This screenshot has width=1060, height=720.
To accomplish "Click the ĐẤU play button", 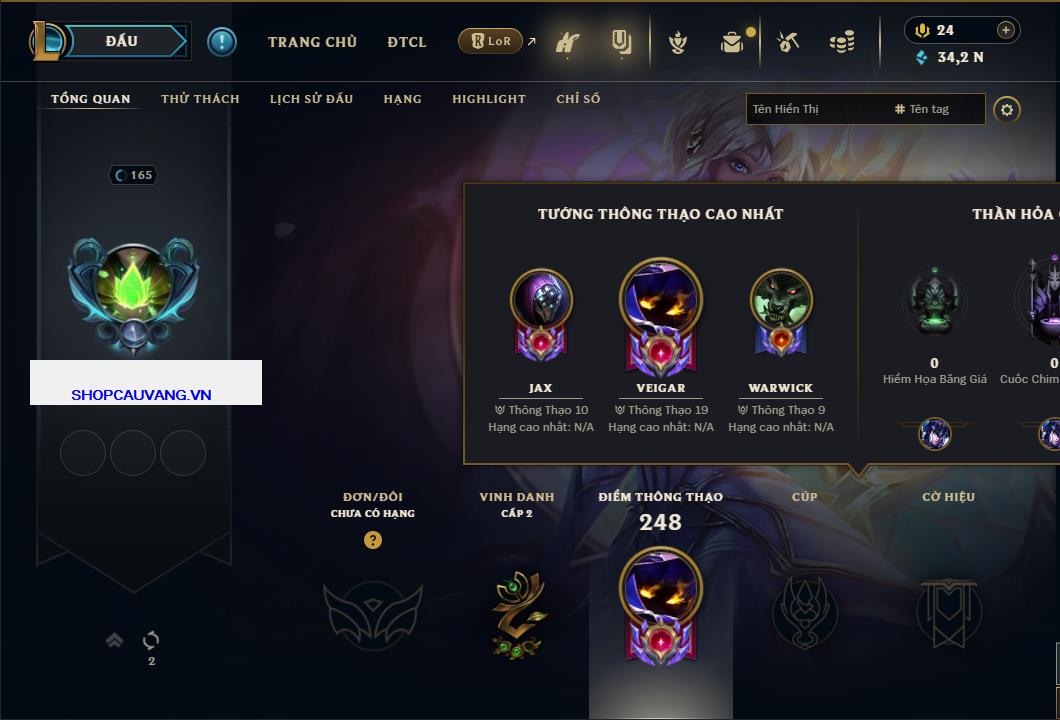I will [x=122, y=41].
